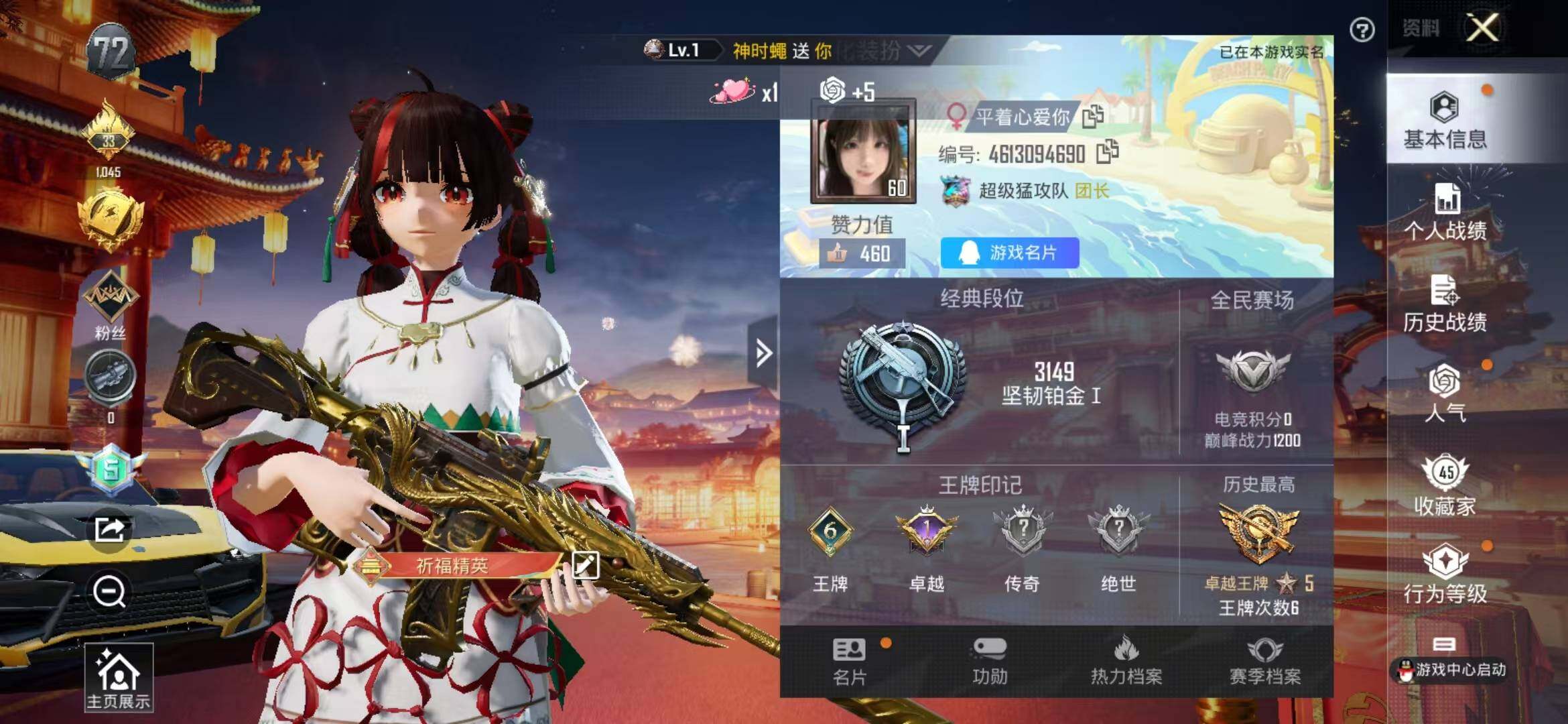This screenshot has height=724, width=1568.
Task: Open the 主页展示 homepage display button
Action: [119, 678]
